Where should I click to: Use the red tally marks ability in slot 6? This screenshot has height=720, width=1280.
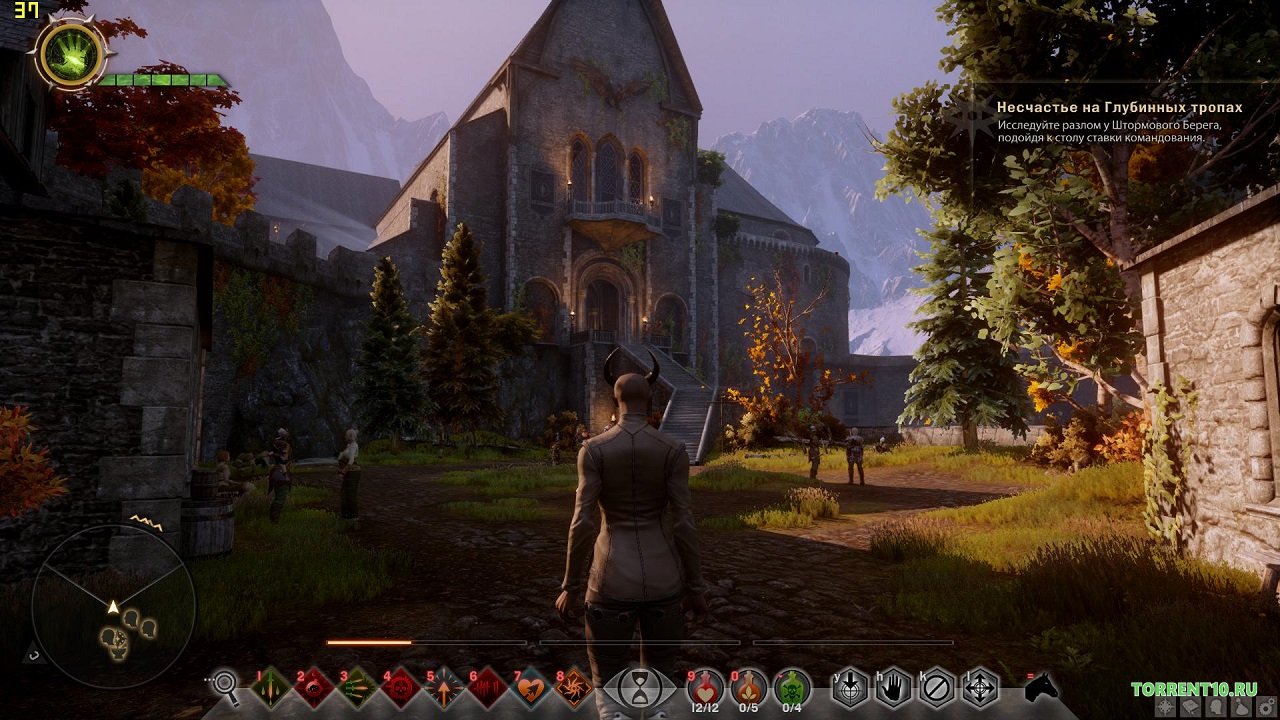click(487, 688)
